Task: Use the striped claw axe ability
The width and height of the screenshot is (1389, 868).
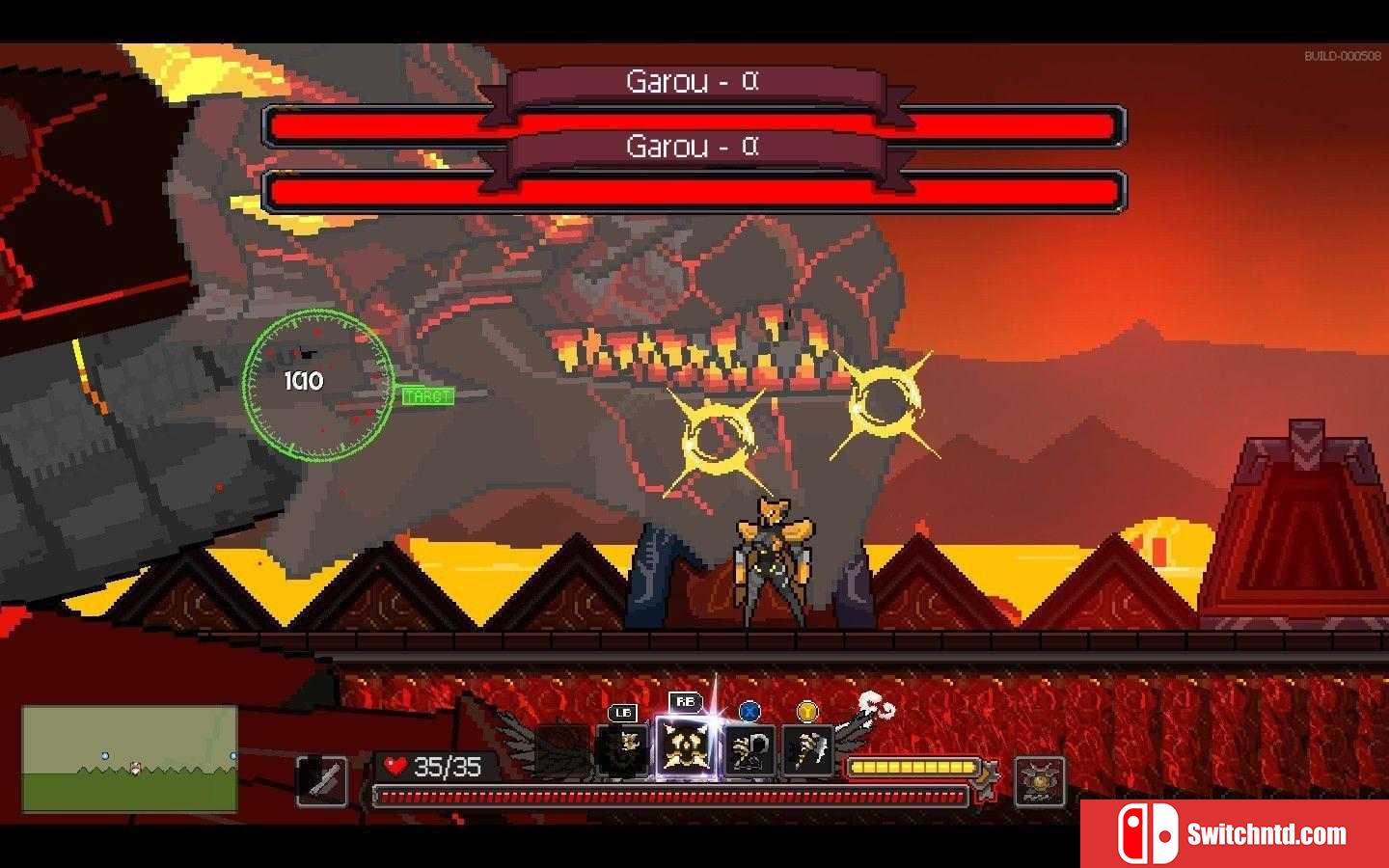Action: point(806,750)
